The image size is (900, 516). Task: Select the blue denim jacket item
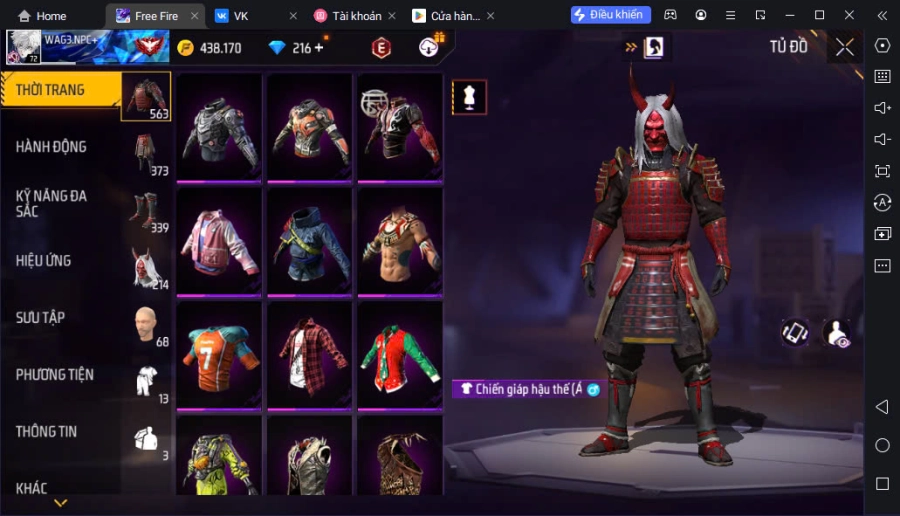(309, 242)
